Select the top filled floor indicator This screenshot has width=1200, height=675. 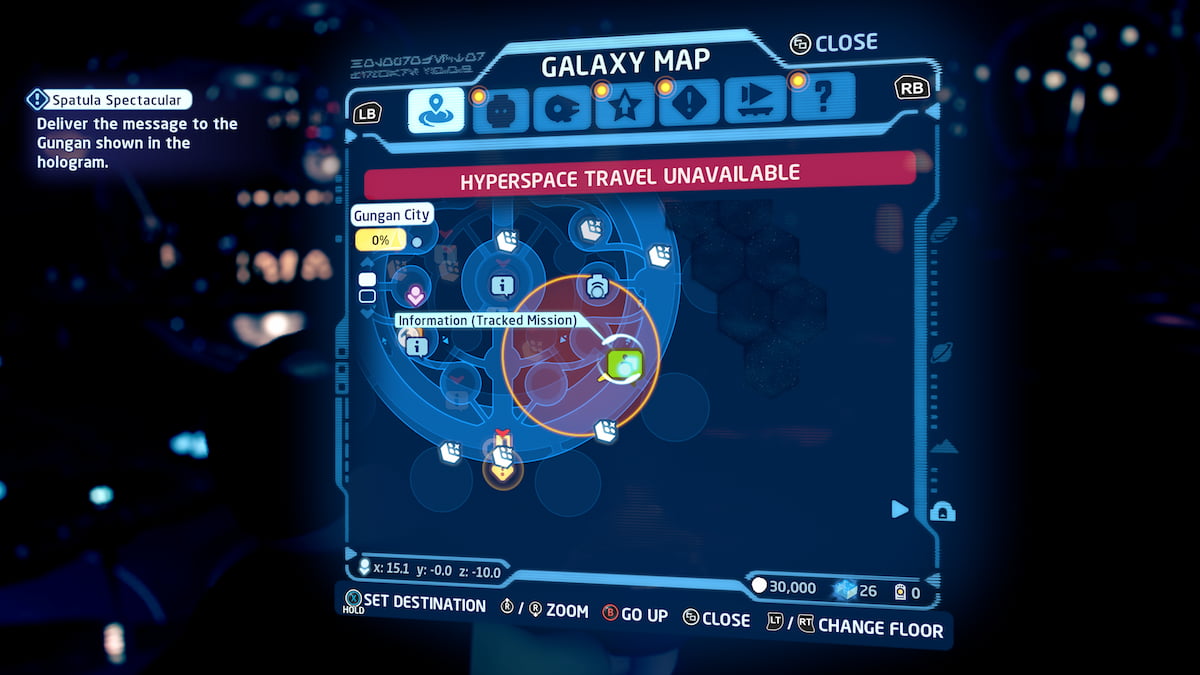point(367,279)
